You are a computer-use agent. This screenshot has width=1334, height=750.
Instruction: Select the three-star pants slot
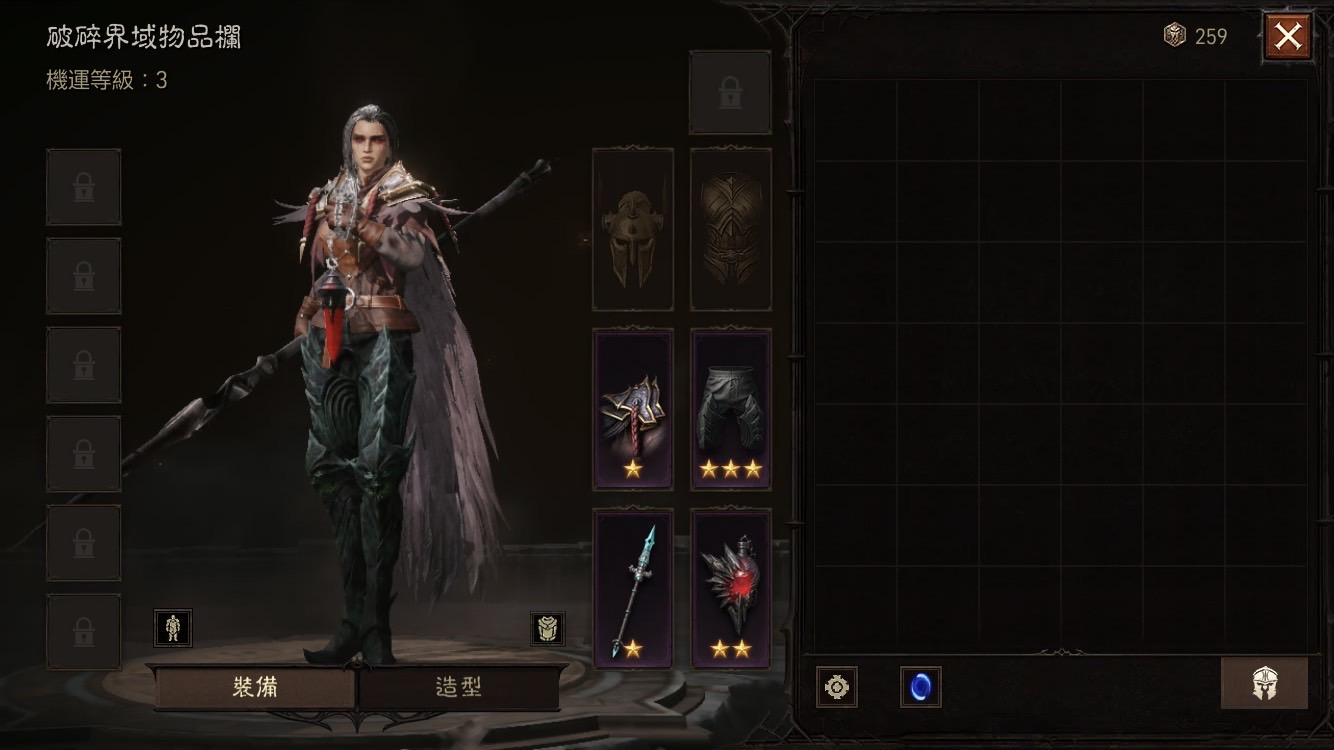[730, 409]
